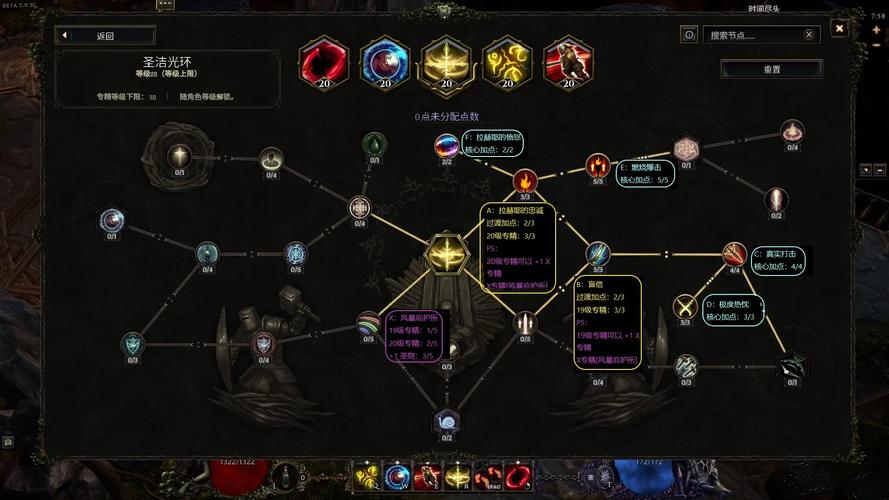This screenshot has width=889, height=500.
Task: Focus the 搜索节点 node search field
Action: (x=750, y=35)
